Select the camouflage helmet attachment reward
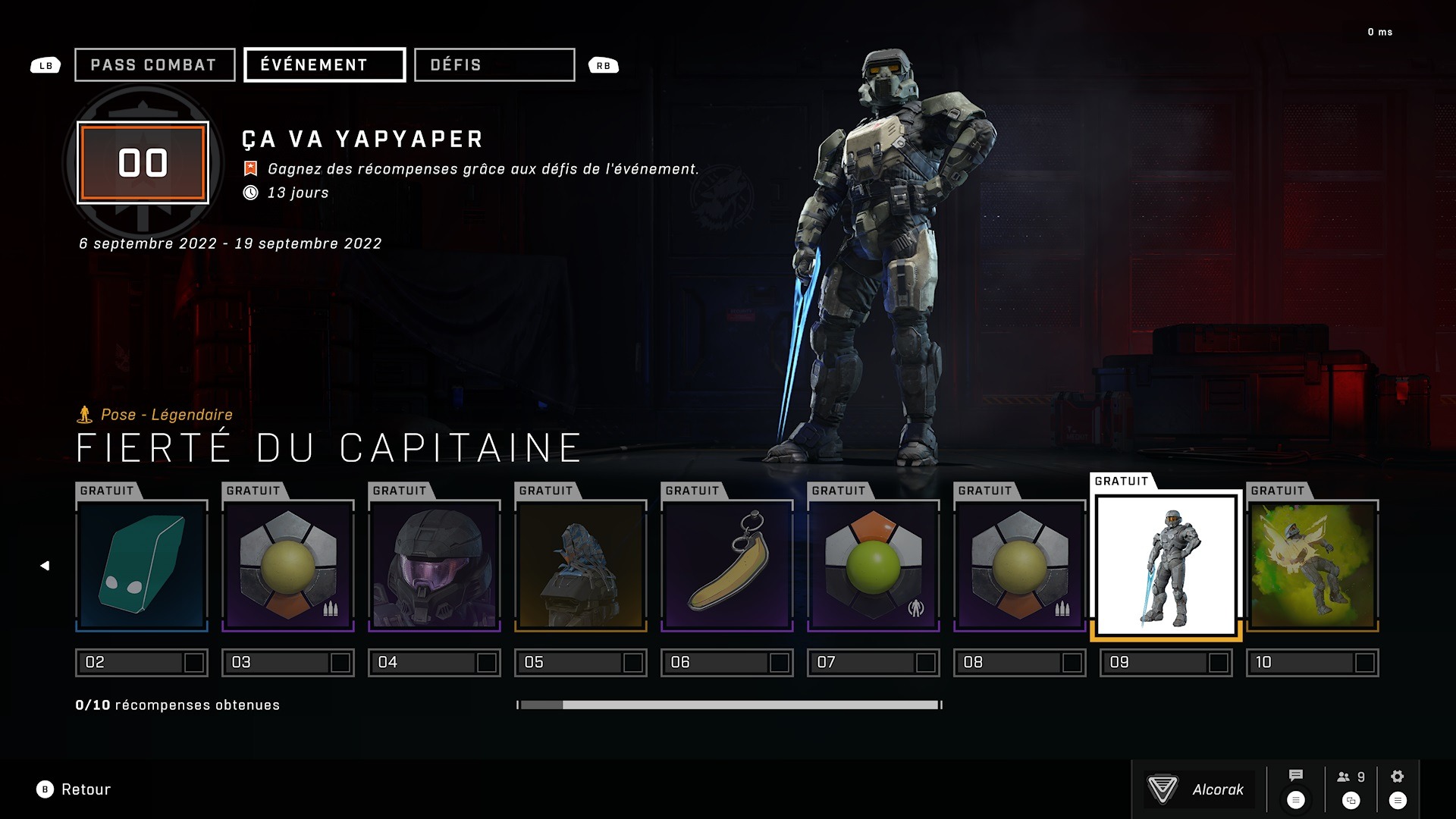1456x819 pixels. (581, 566)
